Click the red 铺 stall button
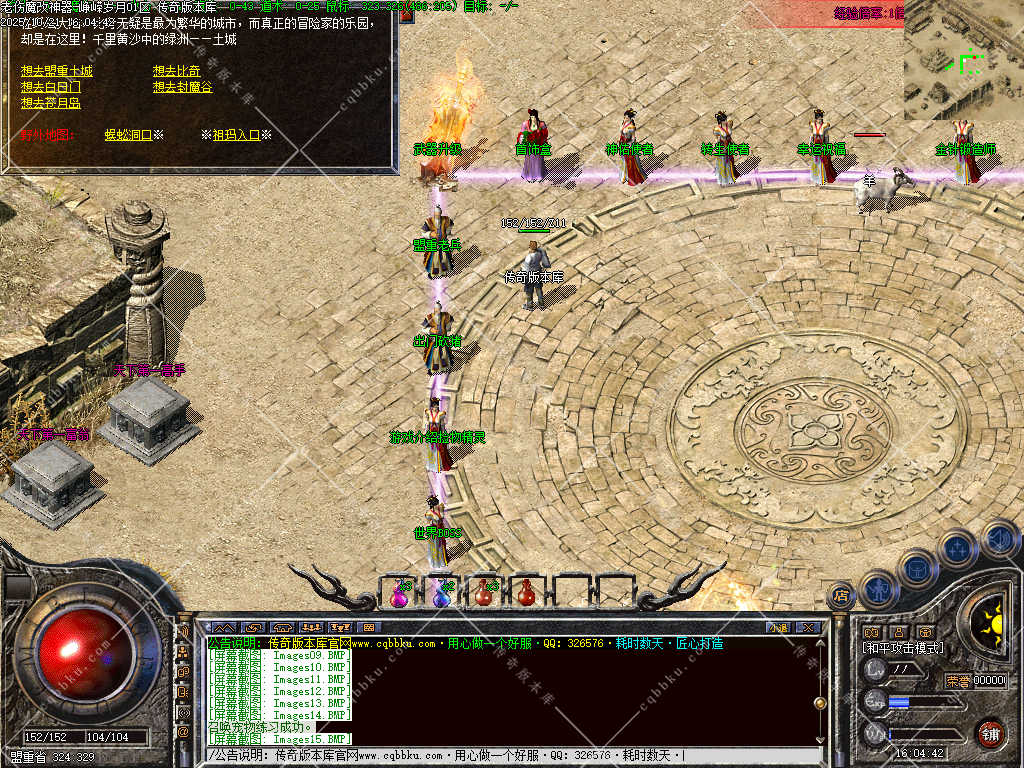 tap(990, 733)
